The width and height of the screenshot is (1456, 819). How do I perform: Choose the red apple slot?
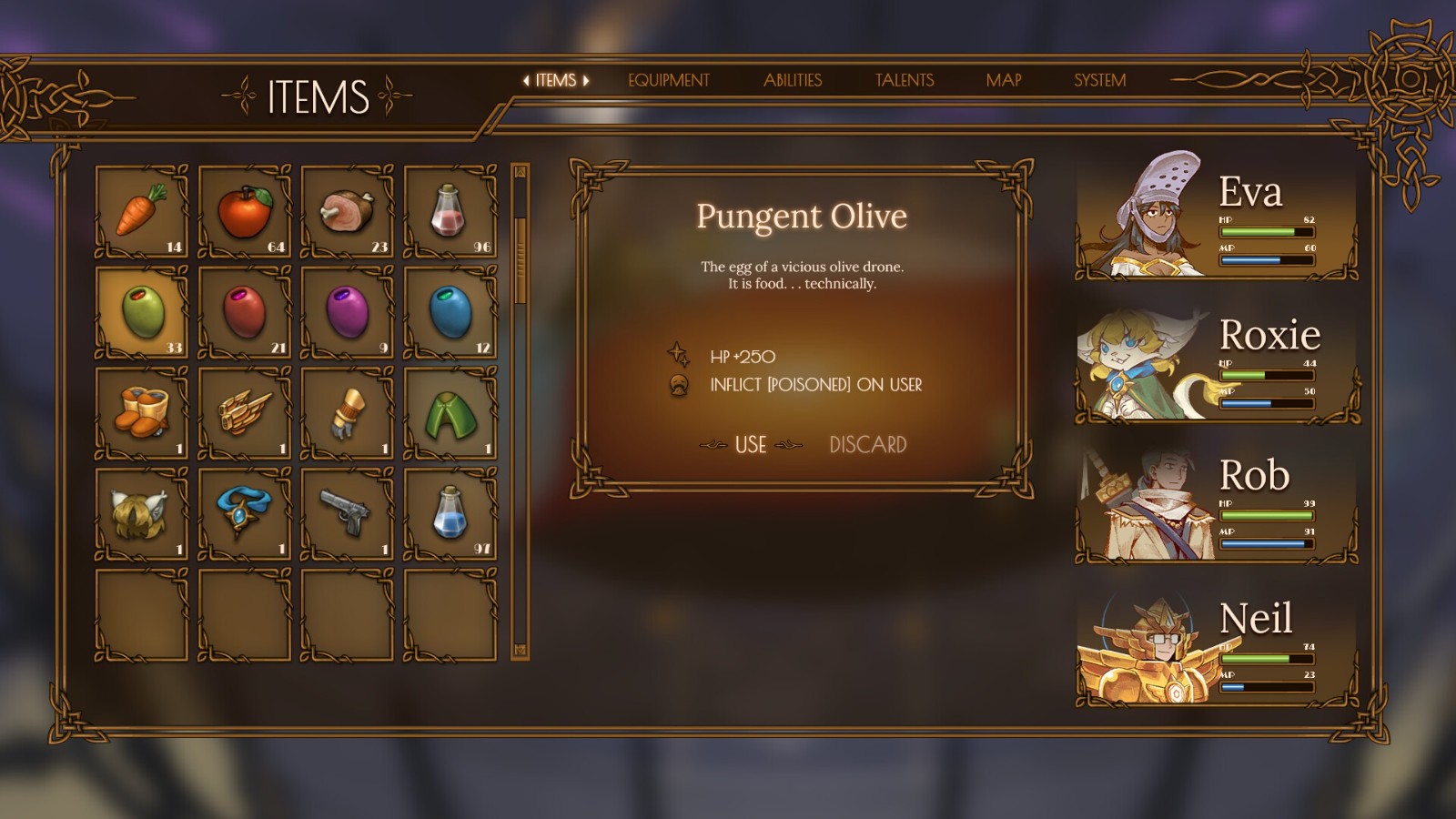(x=245, y=211)
